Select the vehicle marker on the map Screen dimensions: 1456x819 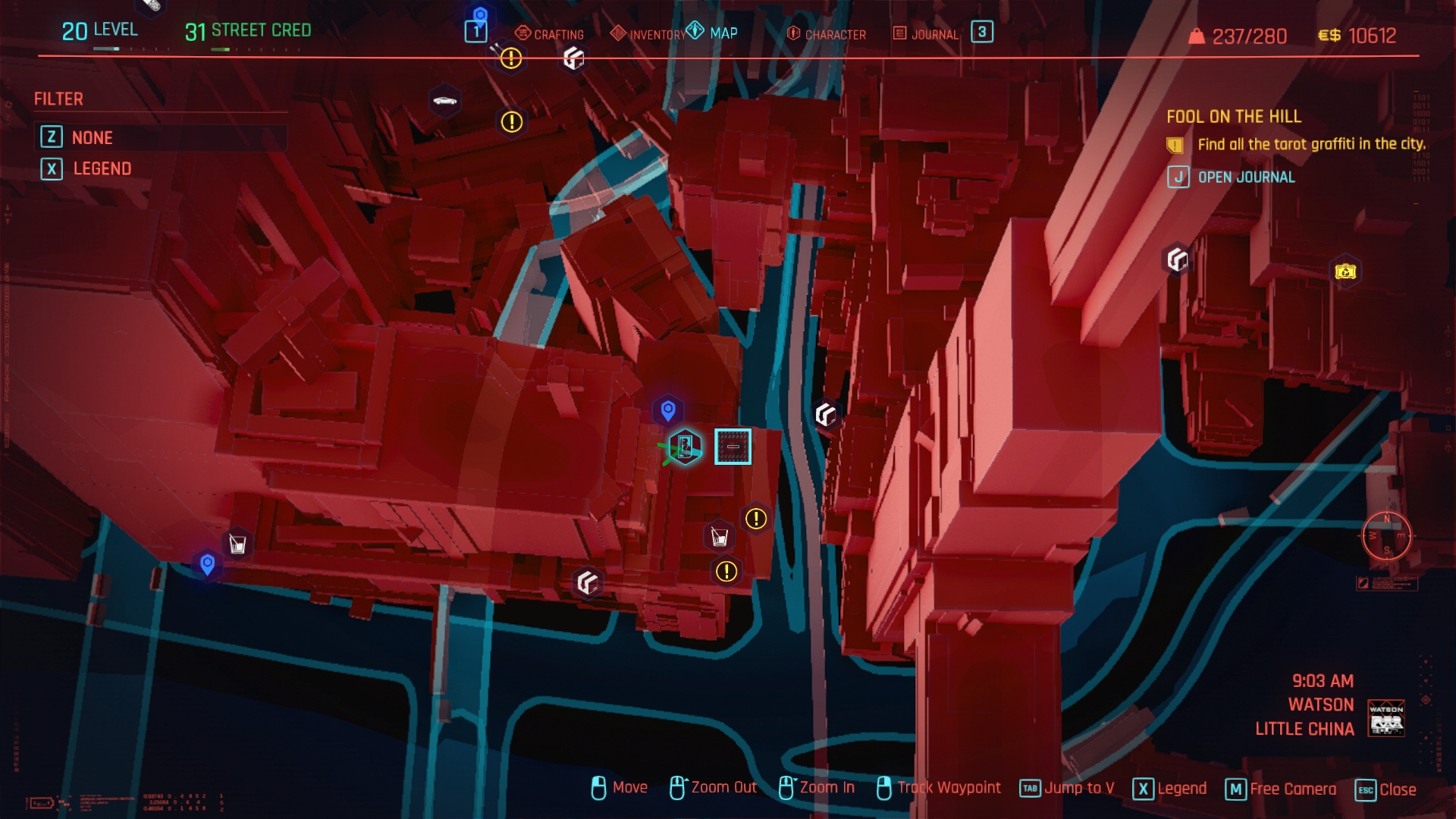tap(444, 101)
